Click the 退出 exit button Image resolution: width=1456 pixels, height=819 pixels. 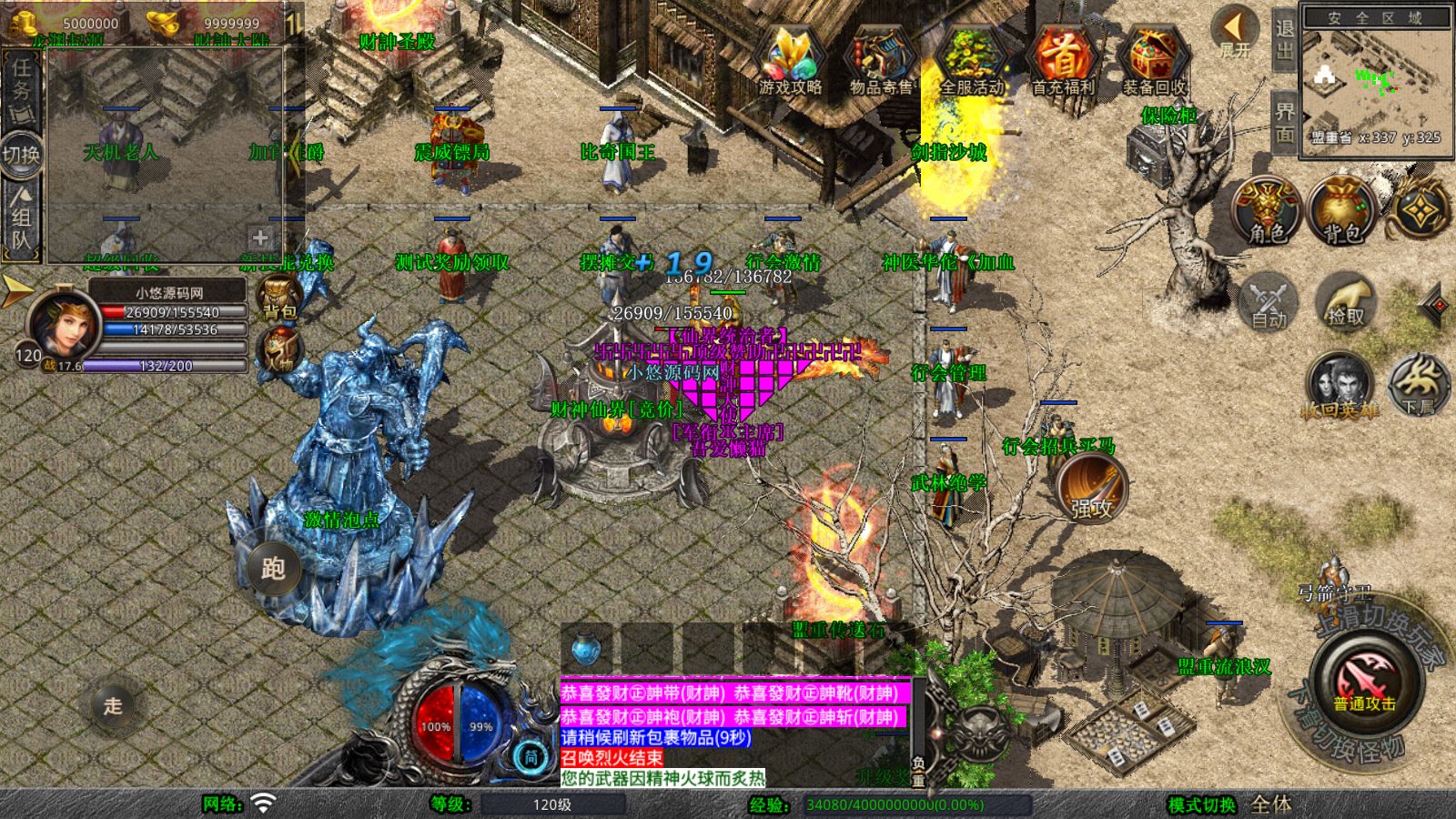(1284, 38)
